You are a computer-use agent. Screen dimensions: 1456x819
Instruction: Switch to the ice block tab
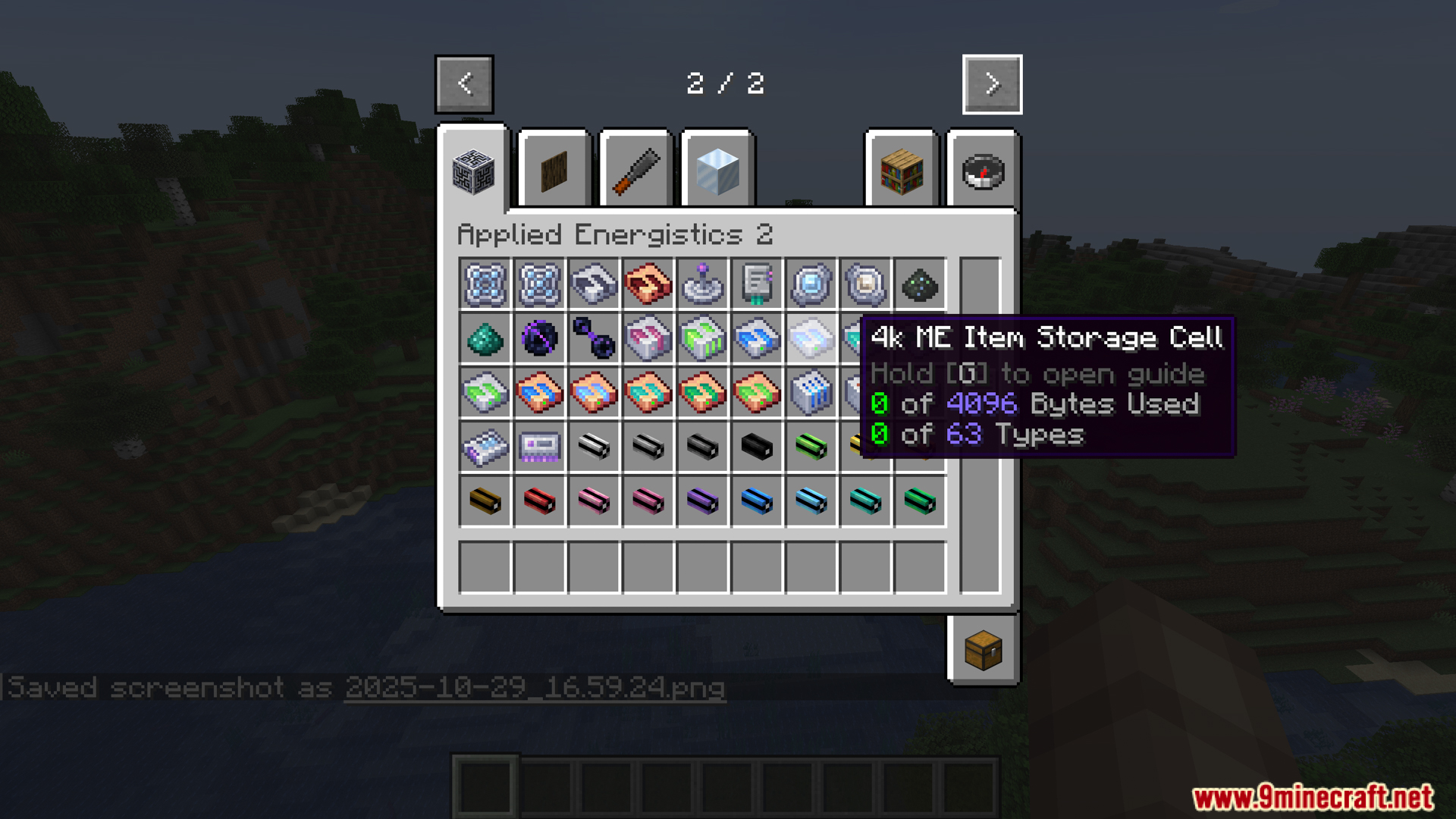717,171
